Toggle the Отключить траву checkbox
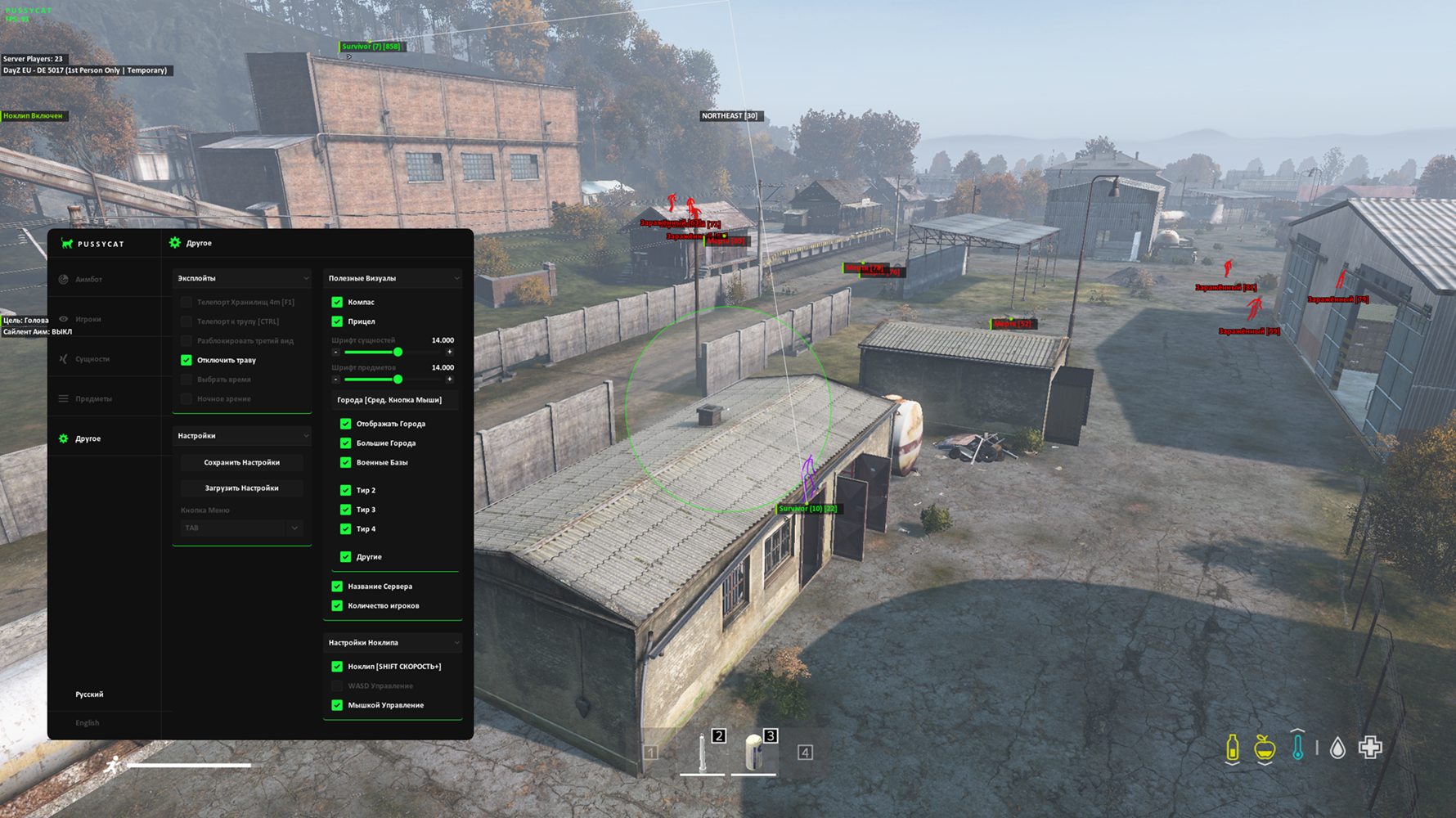Viewport: 1456px width, 818px height. (186, 360)
